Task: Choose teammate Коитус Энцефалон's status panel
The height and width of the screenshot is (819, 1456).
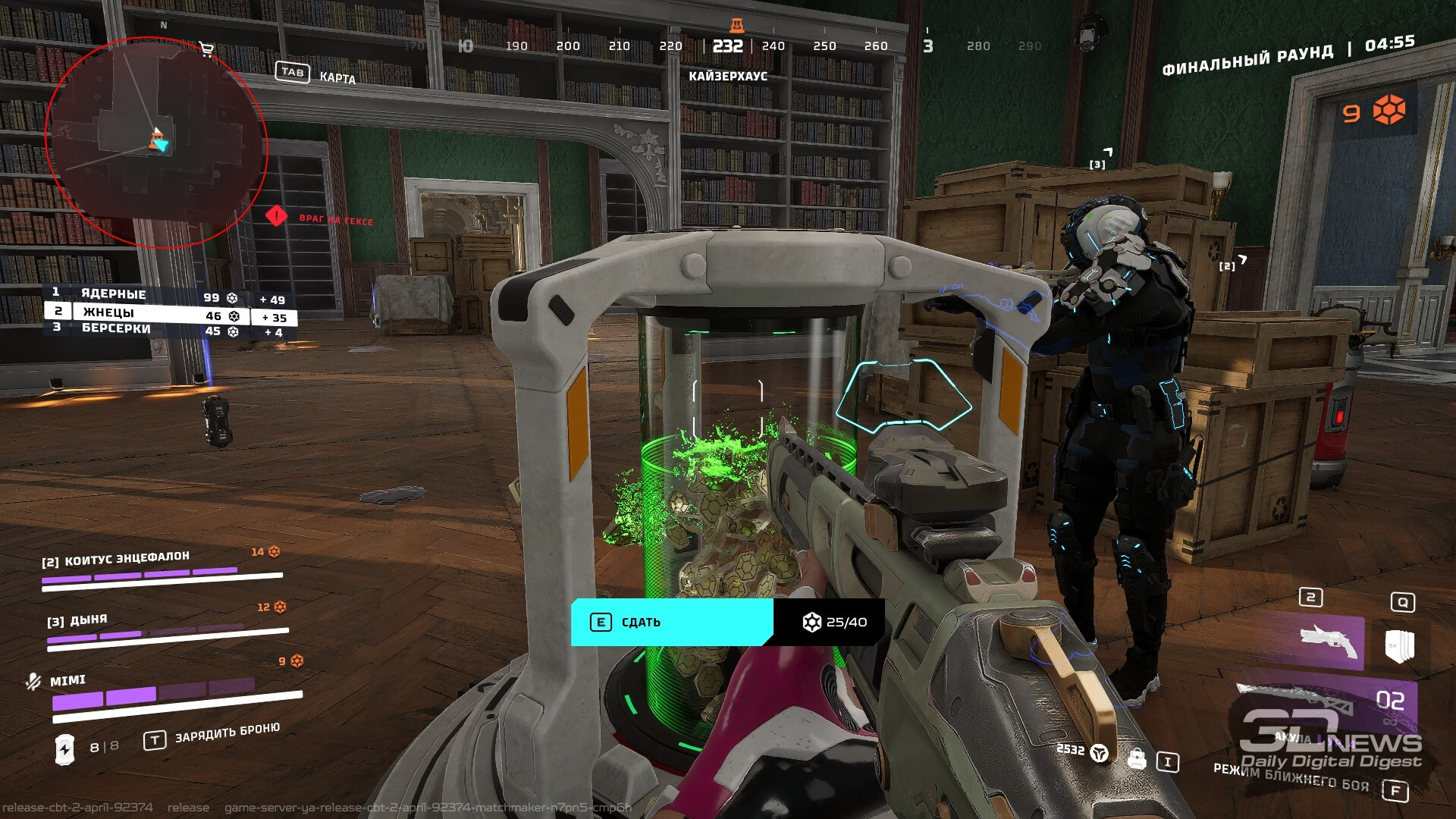Action: click(162, 569)
